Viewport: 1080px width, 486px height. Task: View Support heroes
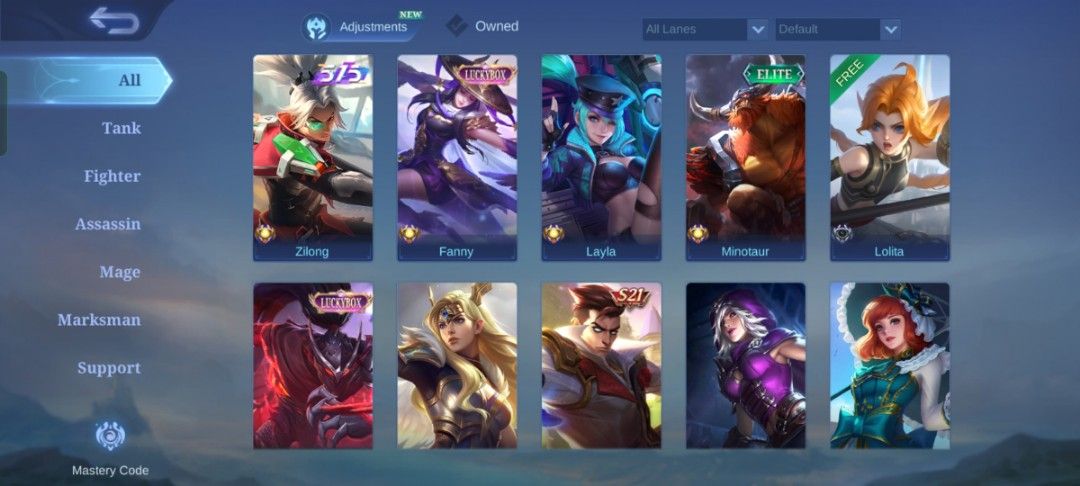(x=109, y=368)
